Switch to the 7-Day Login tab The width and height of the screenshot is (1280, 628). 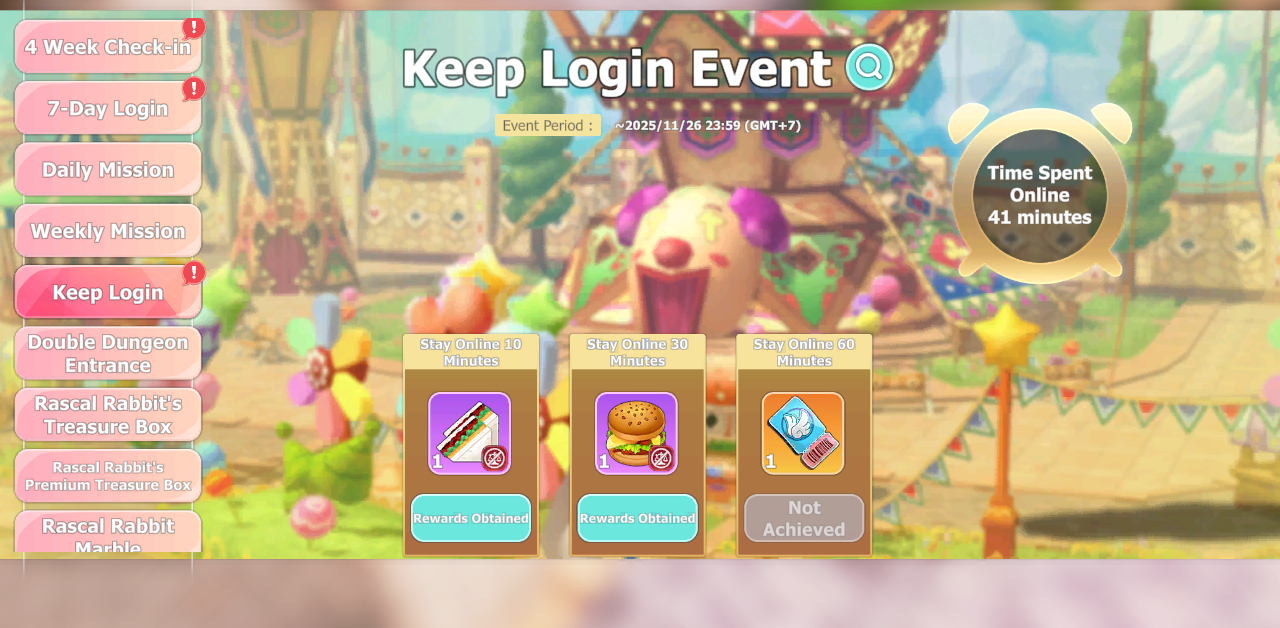click(107, 108)
